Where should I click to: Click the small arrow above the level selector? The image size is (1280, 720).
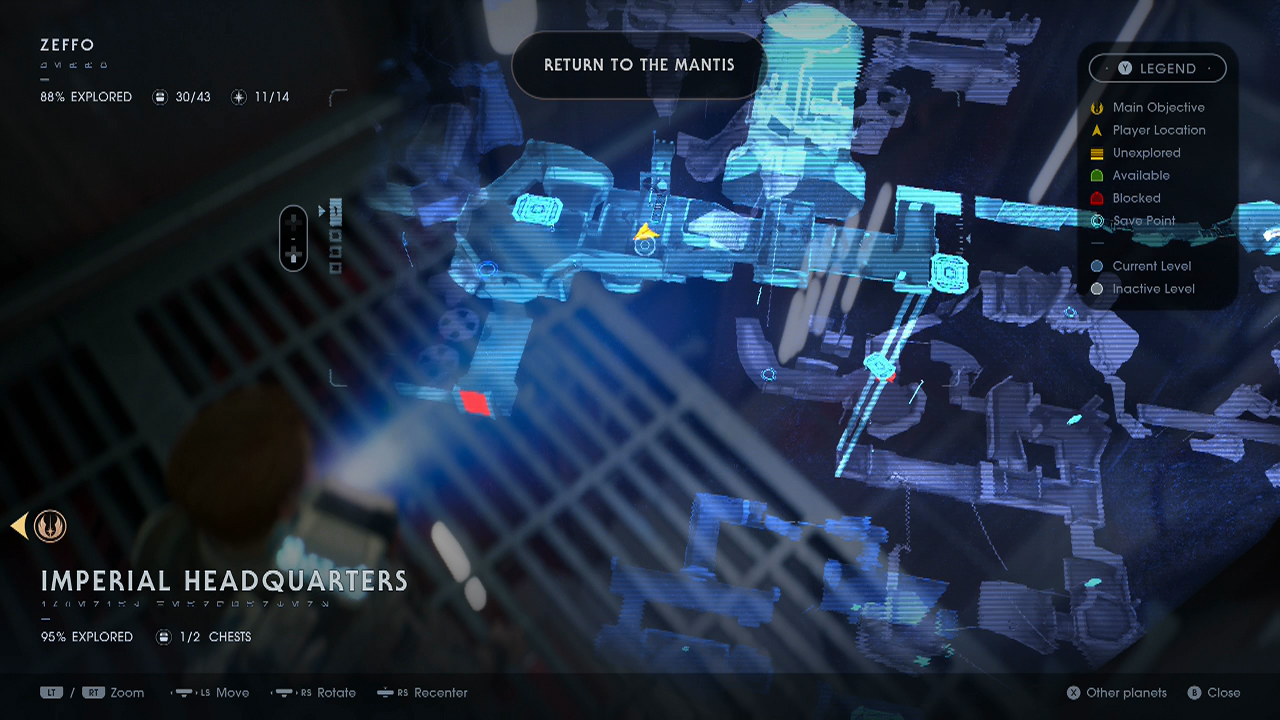pos(322,211)
